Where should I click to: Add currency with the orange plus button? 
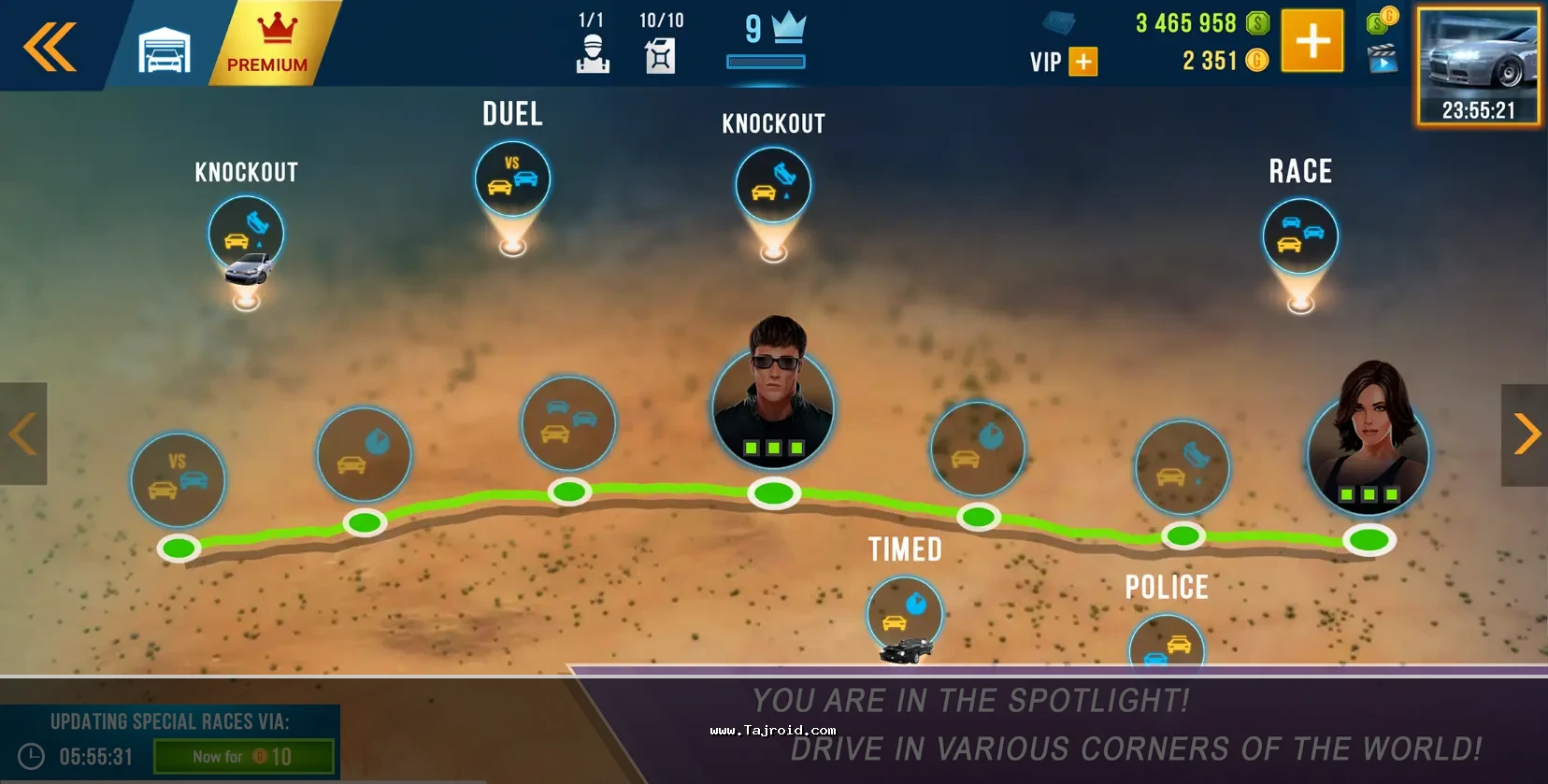pyautogui.click(x=1311, y=41)
